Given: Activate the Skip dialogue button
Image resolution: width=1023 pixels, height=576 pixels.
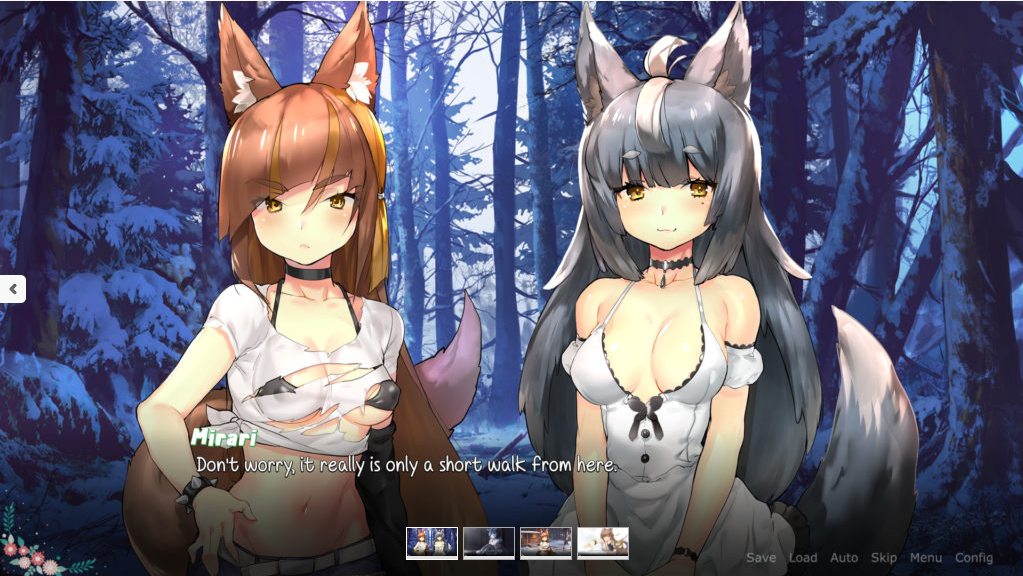Looking at the screenshot, I should (x=883, y=558).
